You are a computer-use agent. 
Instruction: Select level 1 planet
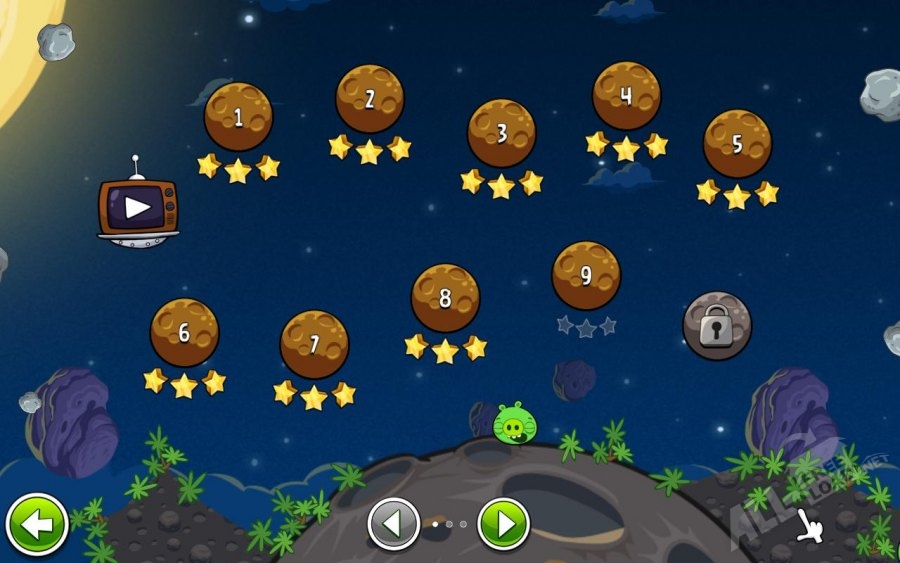pos(238,117)
